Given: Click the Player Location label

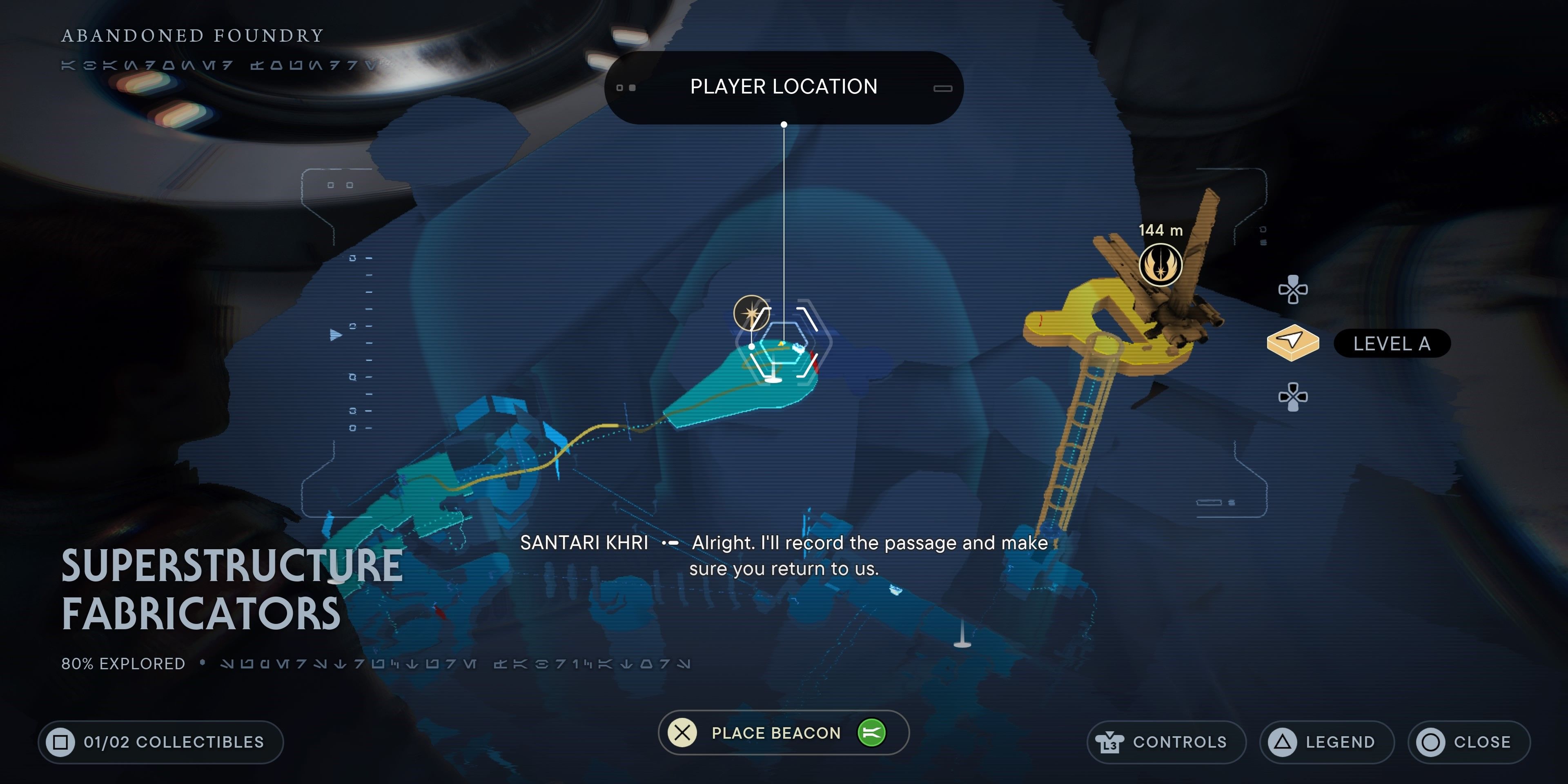Looking at the screenshot, I should (x=784, y=87).
